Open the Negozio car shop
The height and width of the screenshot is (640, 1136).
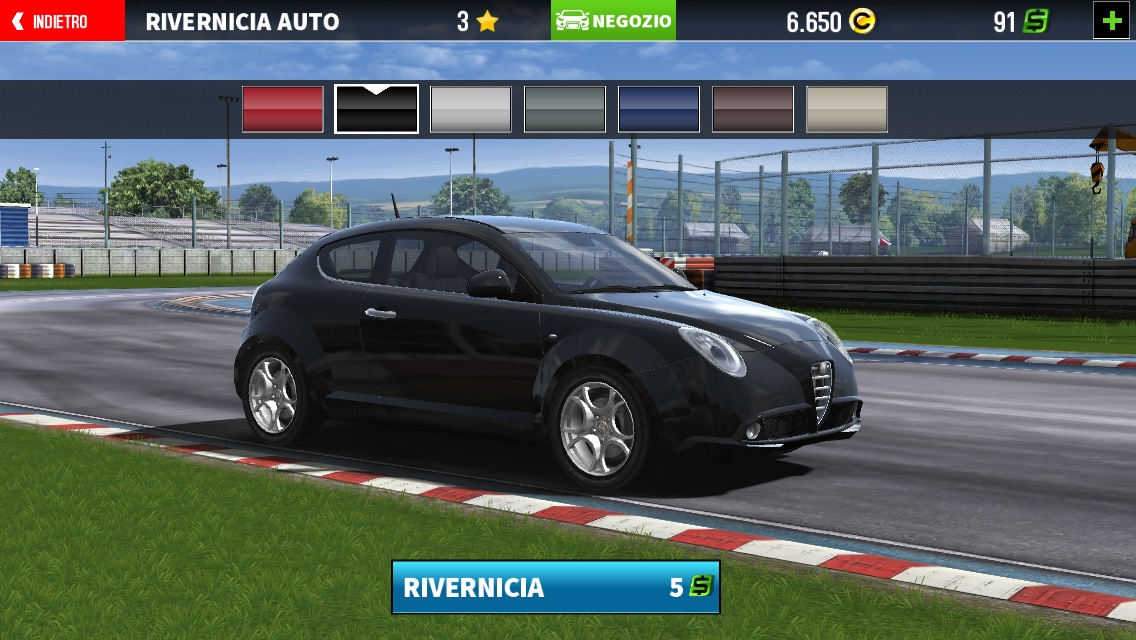pyautogui.click(x=613, y=21)
